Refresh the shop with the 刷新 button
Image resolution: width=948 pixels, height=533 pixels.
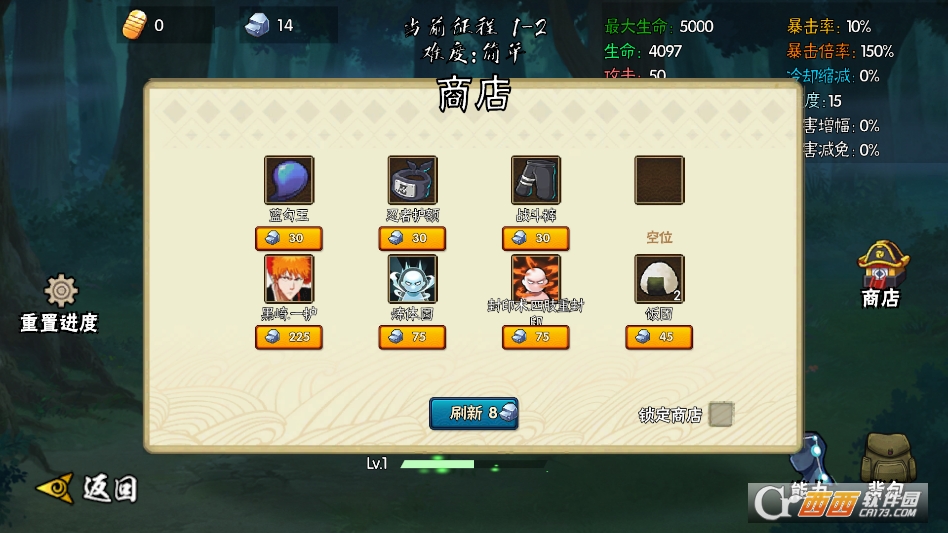474,413
